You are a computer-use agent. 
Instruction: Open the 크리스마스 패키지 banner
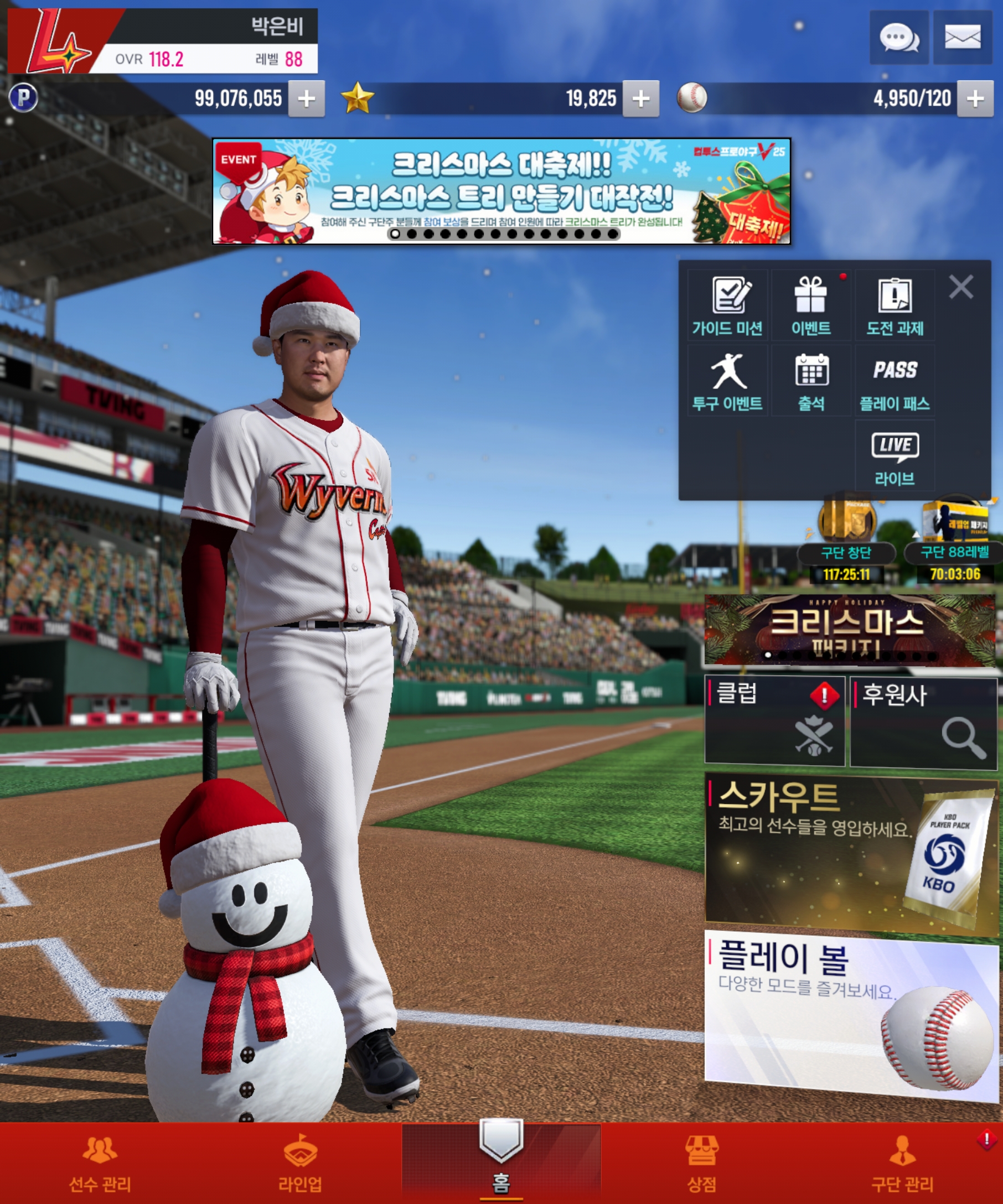click(850, 630)
